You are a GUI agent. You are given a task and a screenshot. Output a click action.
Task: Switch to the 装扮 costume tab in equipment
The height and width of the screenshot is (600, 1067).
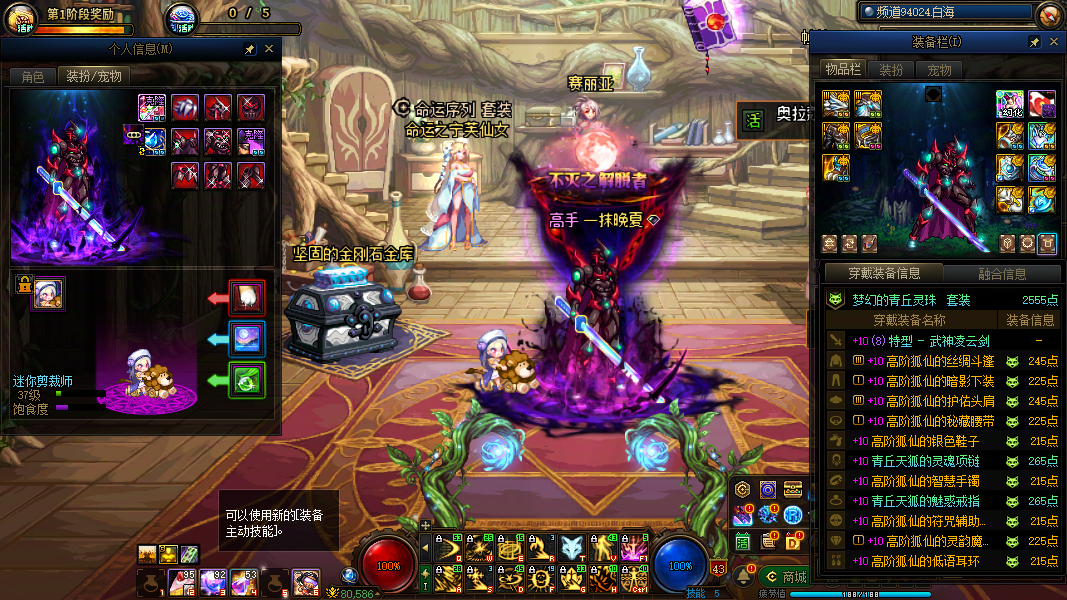[x=890, y=70]
